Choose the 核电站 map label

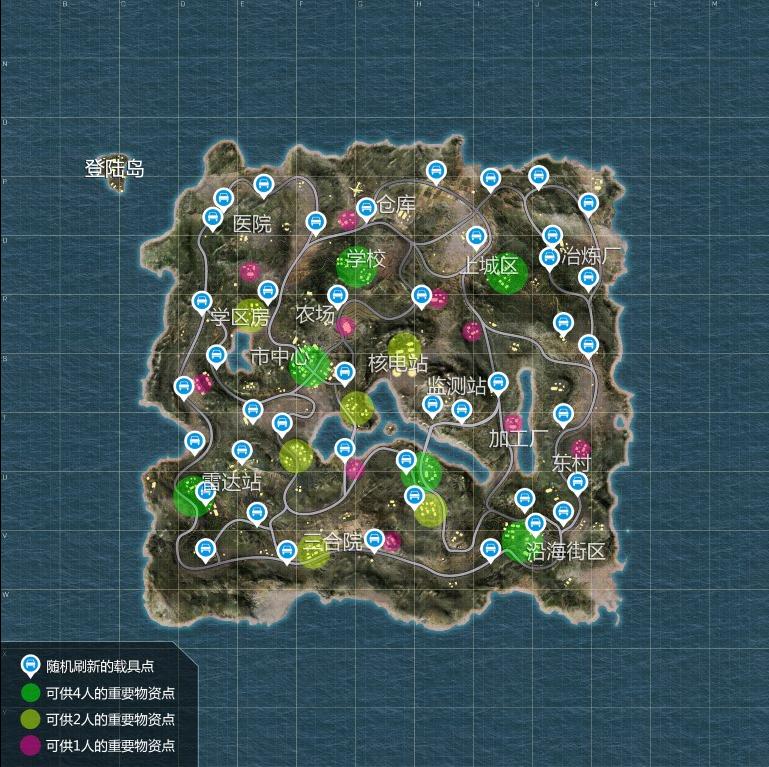pos(397,363)
